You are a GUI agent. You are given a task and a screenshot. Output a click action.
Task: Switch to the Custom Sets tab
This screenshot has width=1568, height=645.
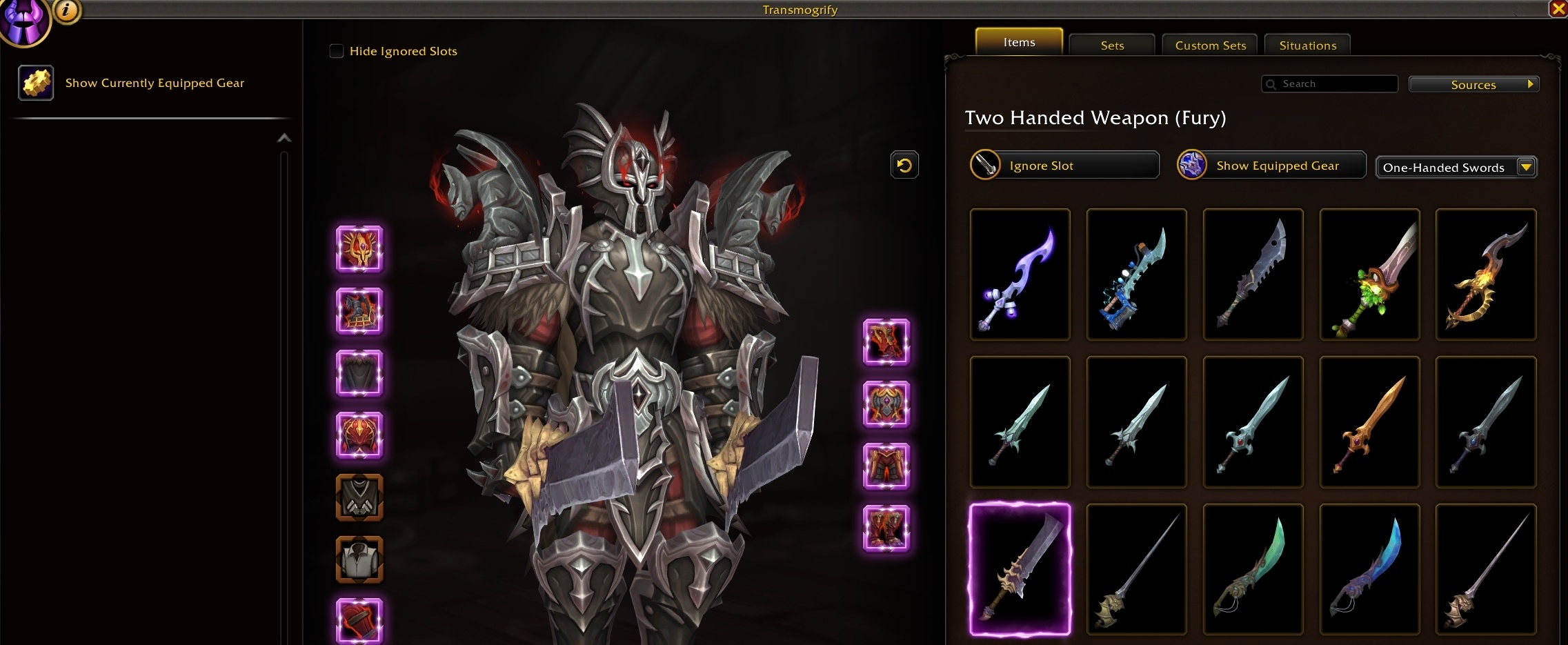pyautogui.click(x=1209, y=44)
